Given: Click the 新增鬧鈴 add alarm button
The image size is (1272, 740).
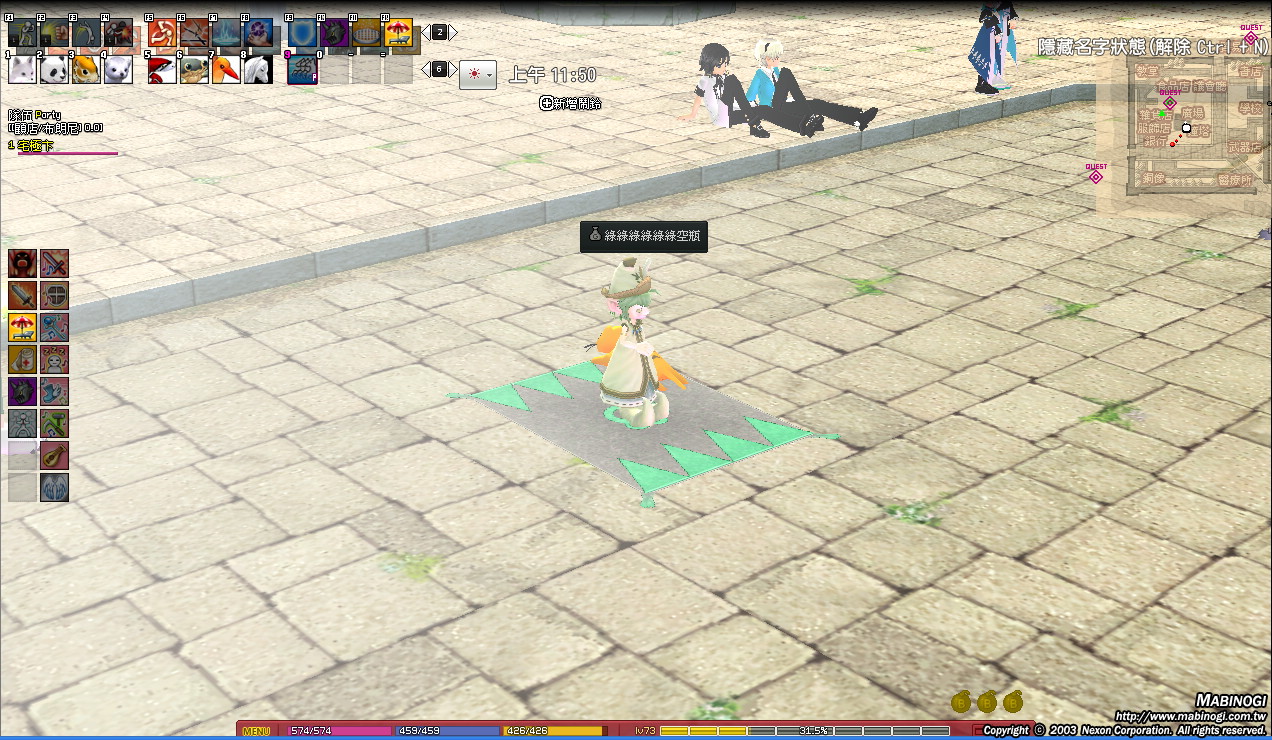Looking at the screenshot, I should click(571, 103).
